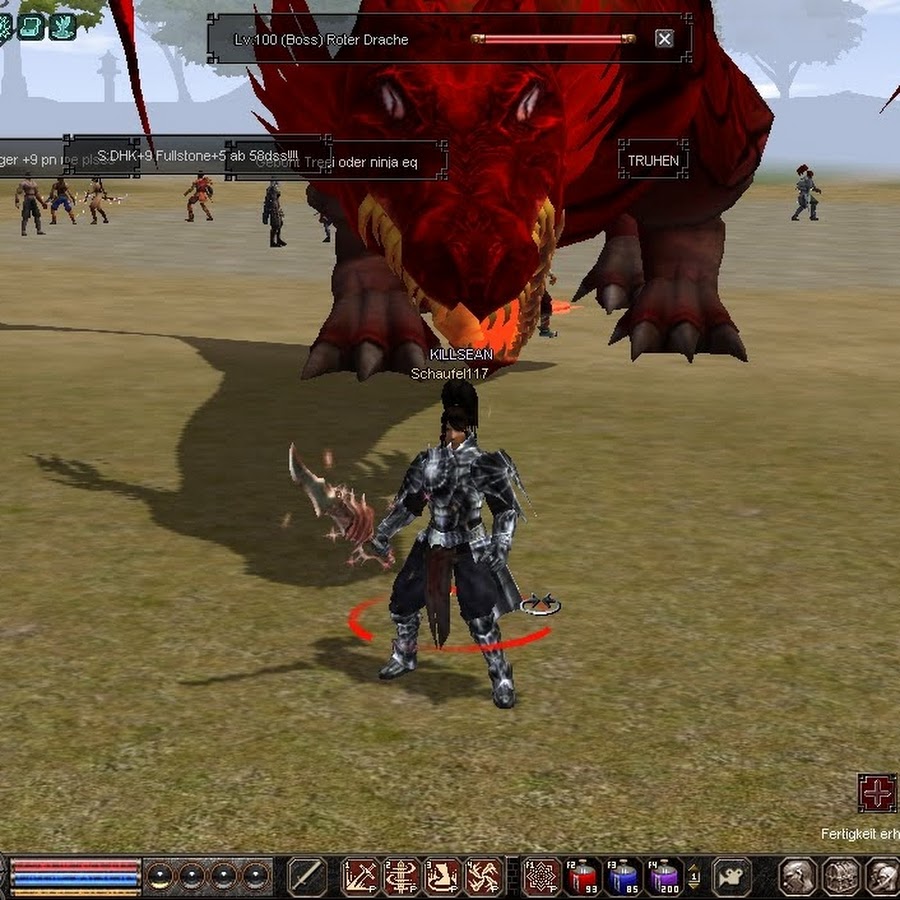Click the red cross skill notification icon
The width and height of the screenshot is (900, 900).
point(877,793)
